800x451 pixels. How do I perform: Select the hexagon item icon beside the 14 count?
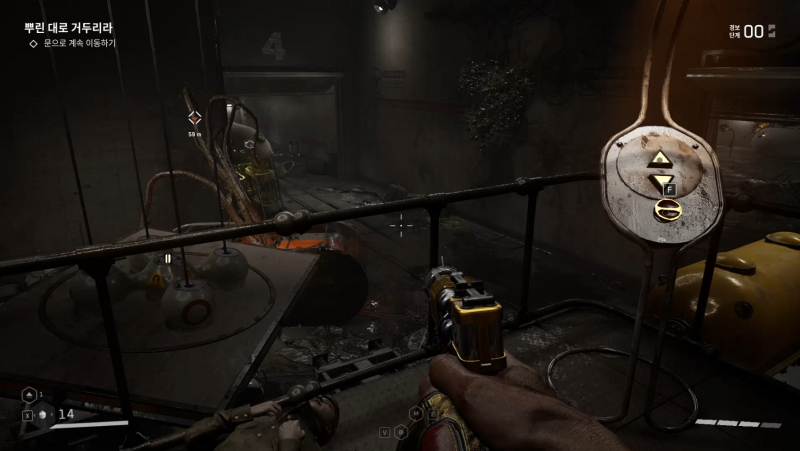point(44,414)
